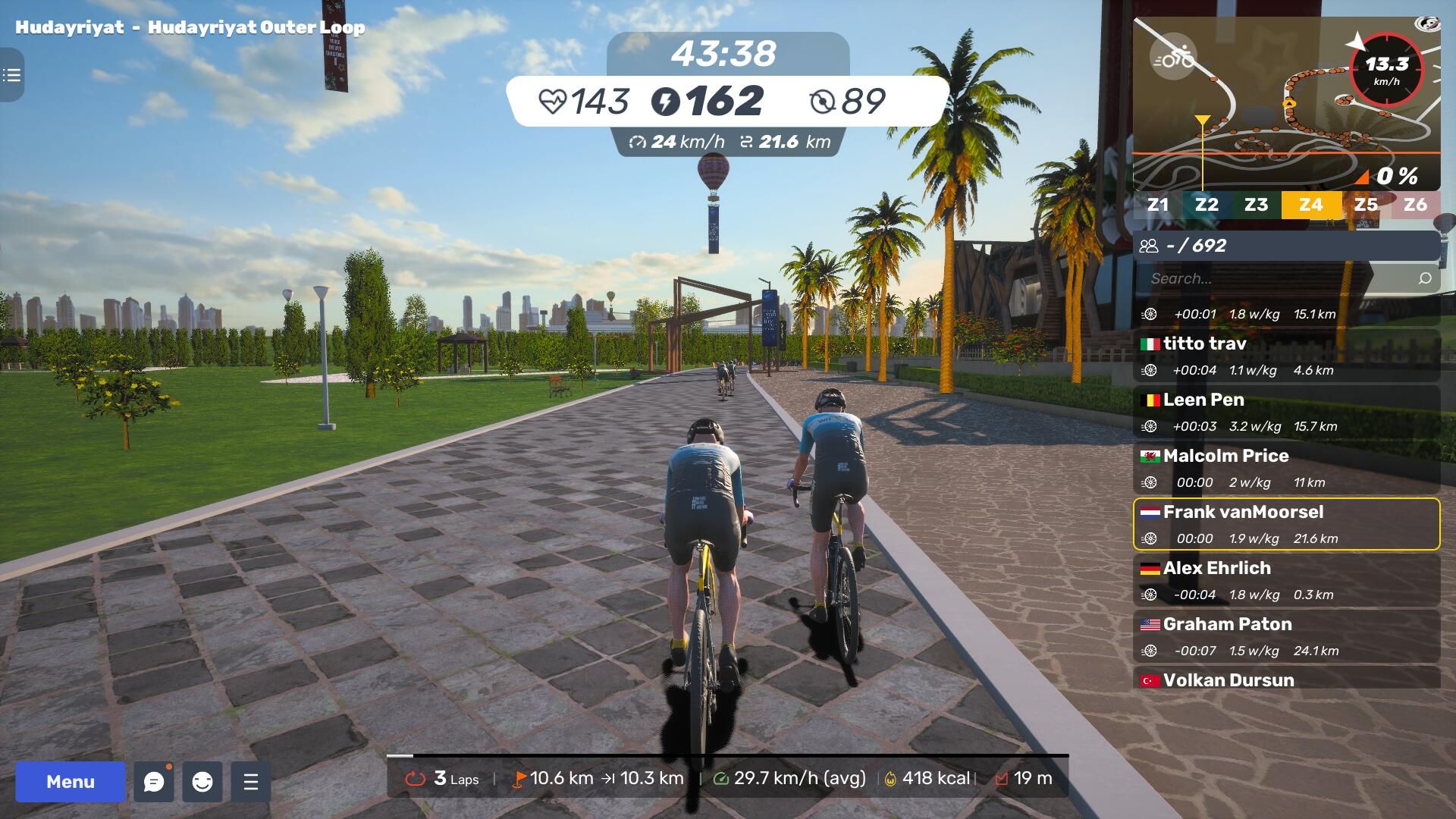This screenshot has height=819, width=1456.
Task: Click the magnifier search icon
Action: pos(1425,279)
